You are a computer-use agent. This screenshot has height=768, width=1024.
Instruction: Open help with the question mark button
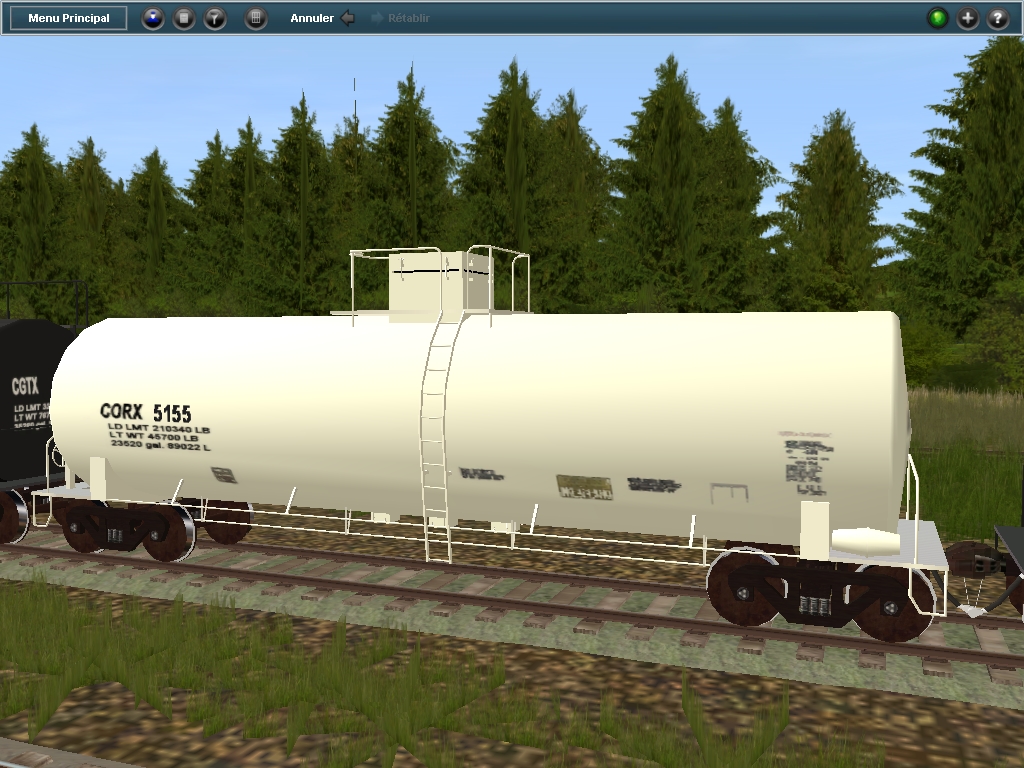coord(998,18)
